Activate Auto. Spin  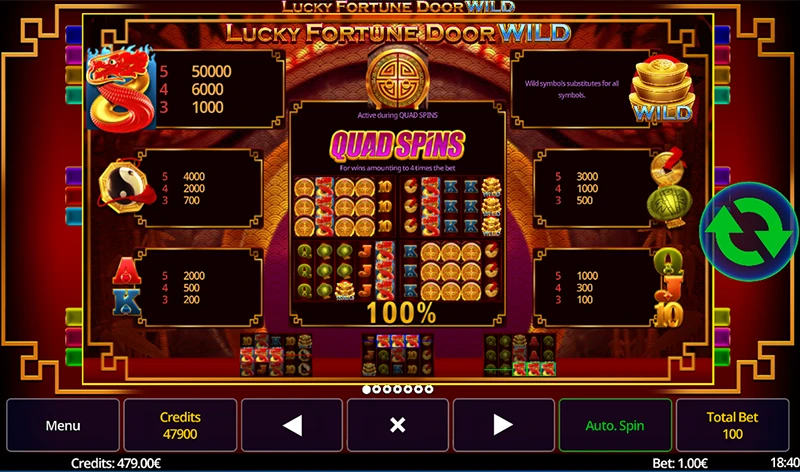(613, 425)
